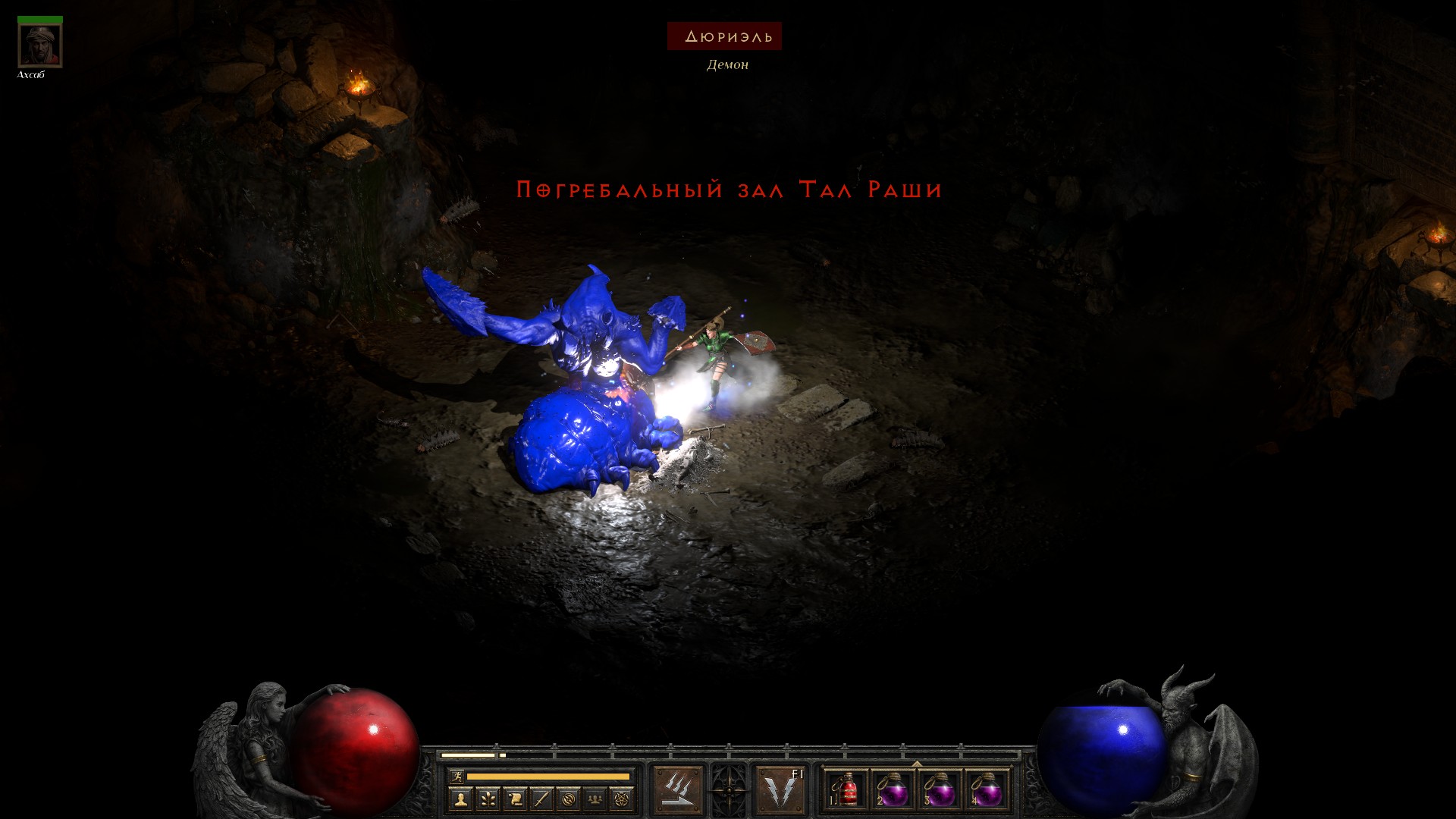Choose the left-click skill with three javelins

coord(677,789)
